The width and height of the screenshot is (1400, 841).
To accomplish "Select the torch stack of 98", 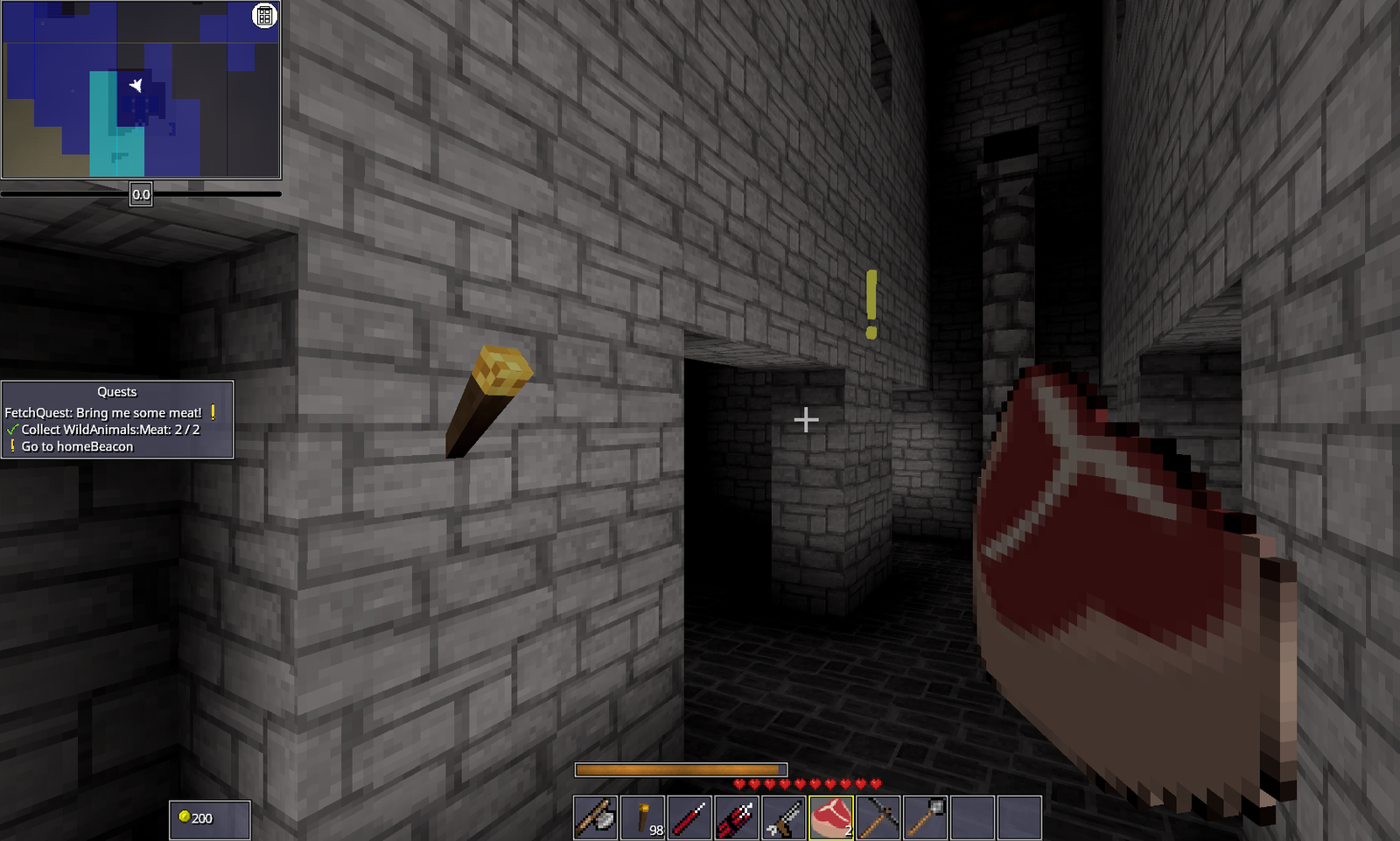I will 643,818.
